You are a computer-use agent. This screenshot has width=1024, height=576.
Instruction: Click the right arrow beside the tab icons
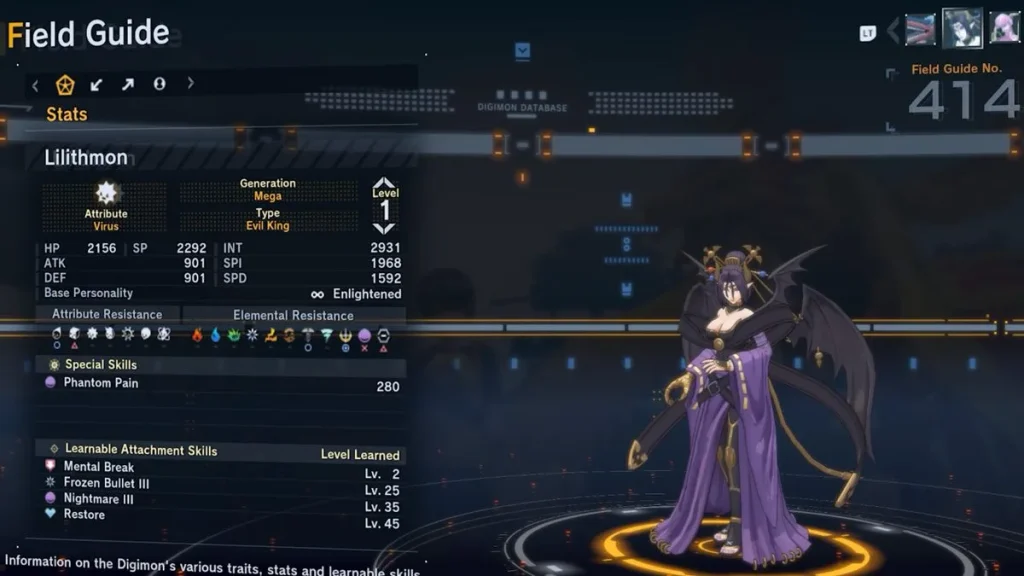click(x=190, y=84)
